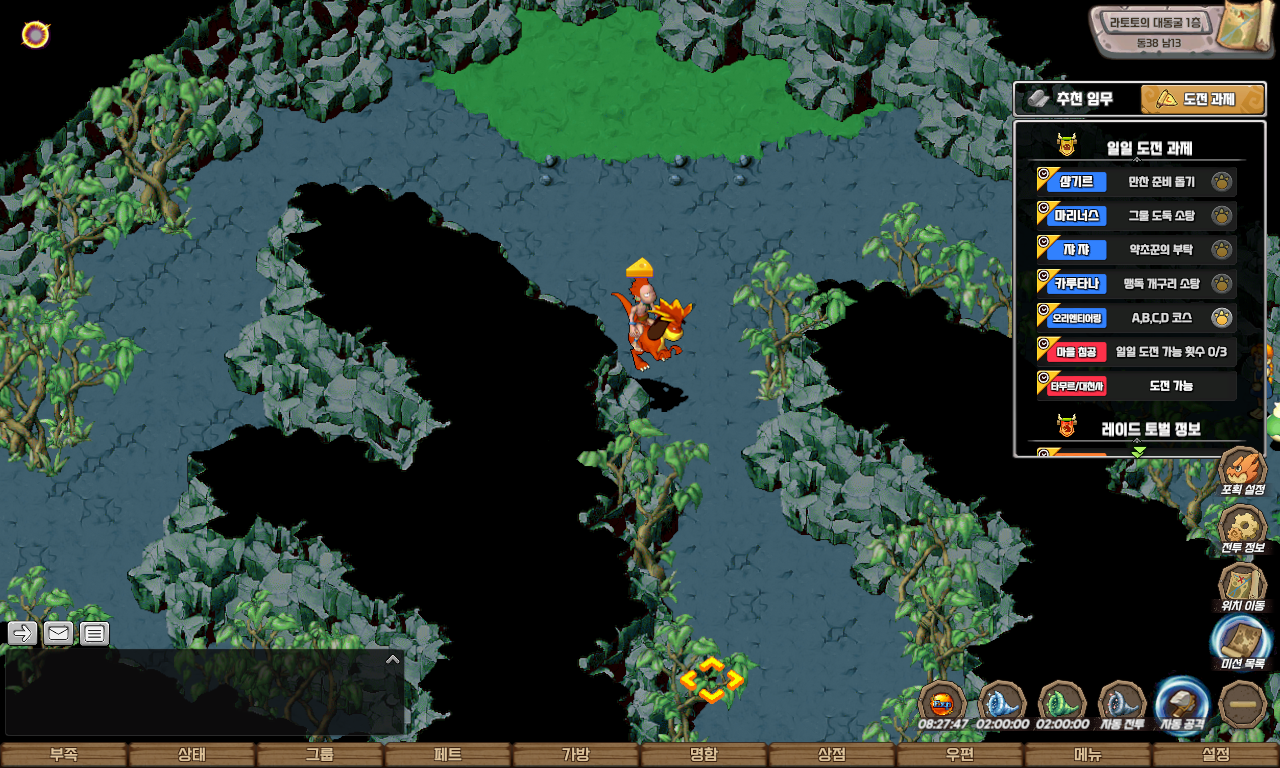Toggle the 자동 전투 auto battle icon

[1122, 704]
